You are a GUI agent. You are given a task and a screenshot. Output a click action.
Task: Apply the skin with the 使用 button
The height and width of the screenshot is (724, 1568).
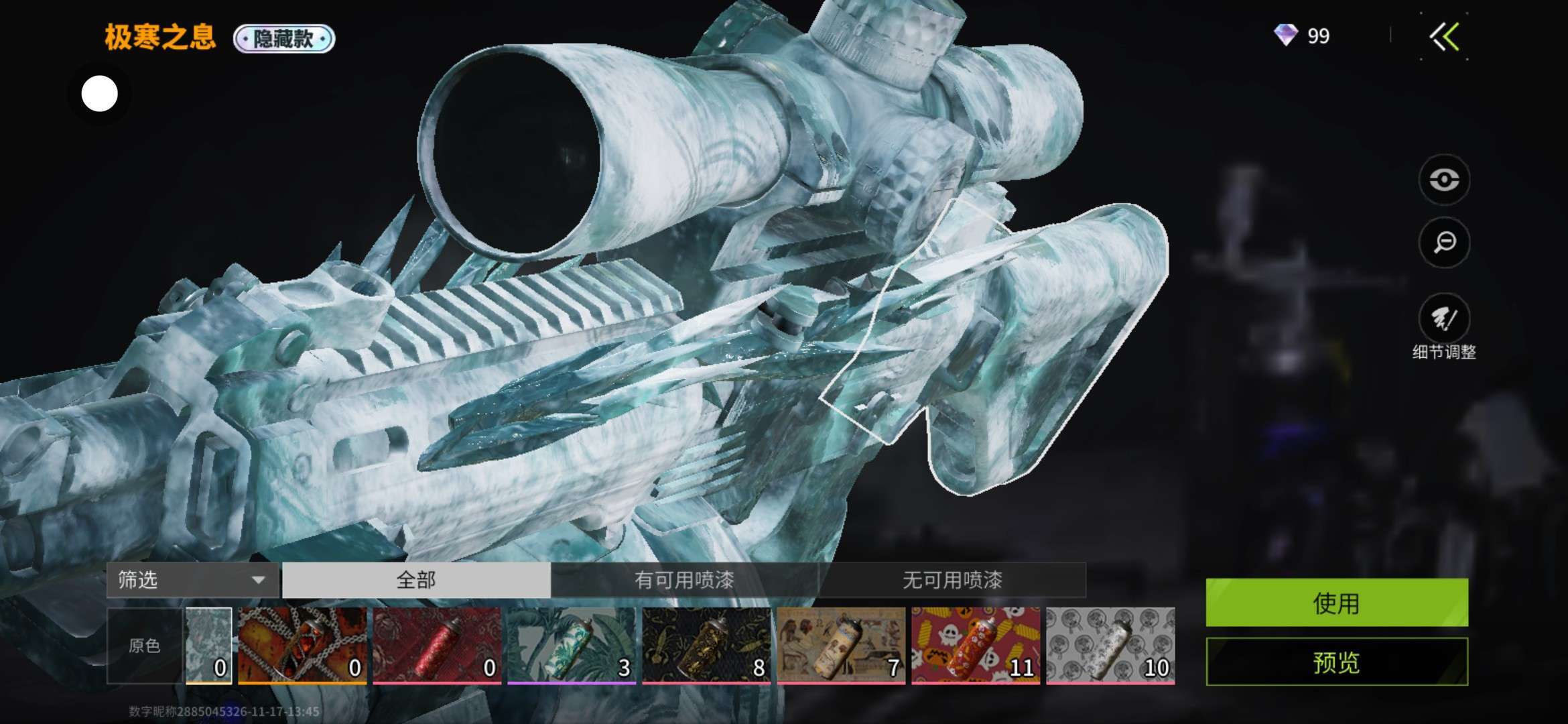1336,603
